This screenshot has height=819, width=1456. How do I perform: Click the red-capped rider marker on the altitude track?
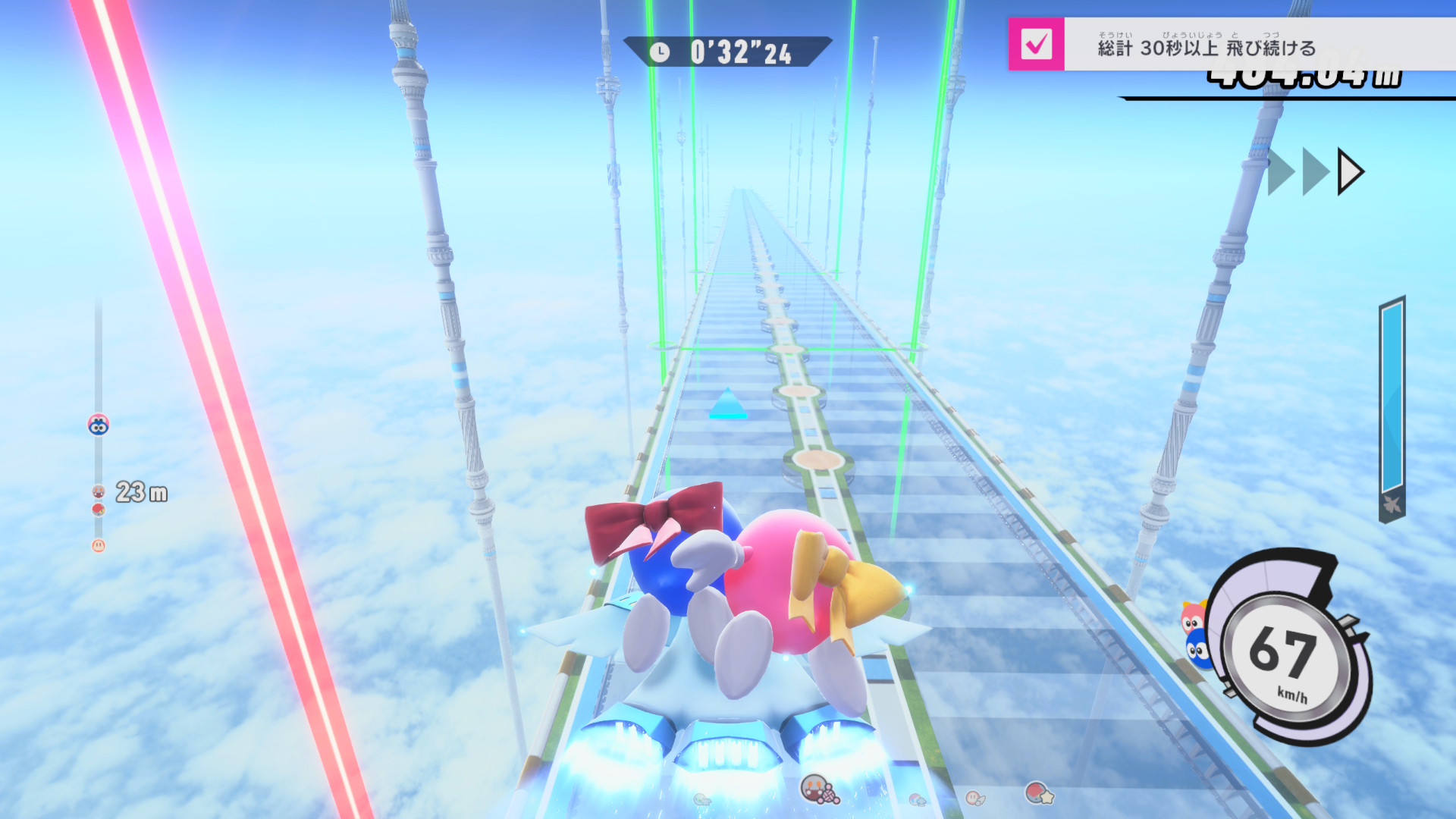pyautogui.click(x=99, y=510)
